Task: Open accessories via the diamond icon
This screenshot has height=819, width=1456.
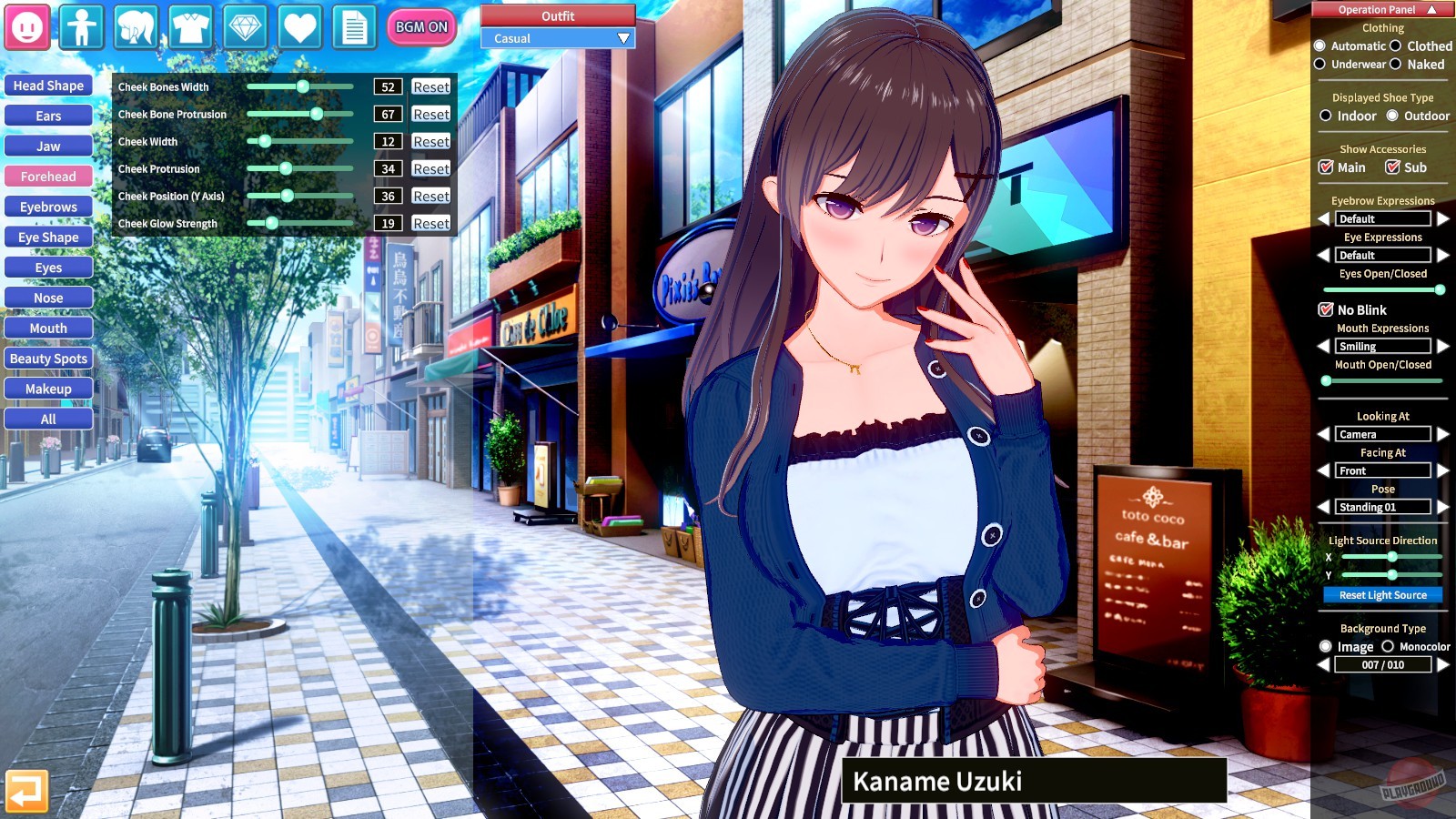Action: point(246,27)
